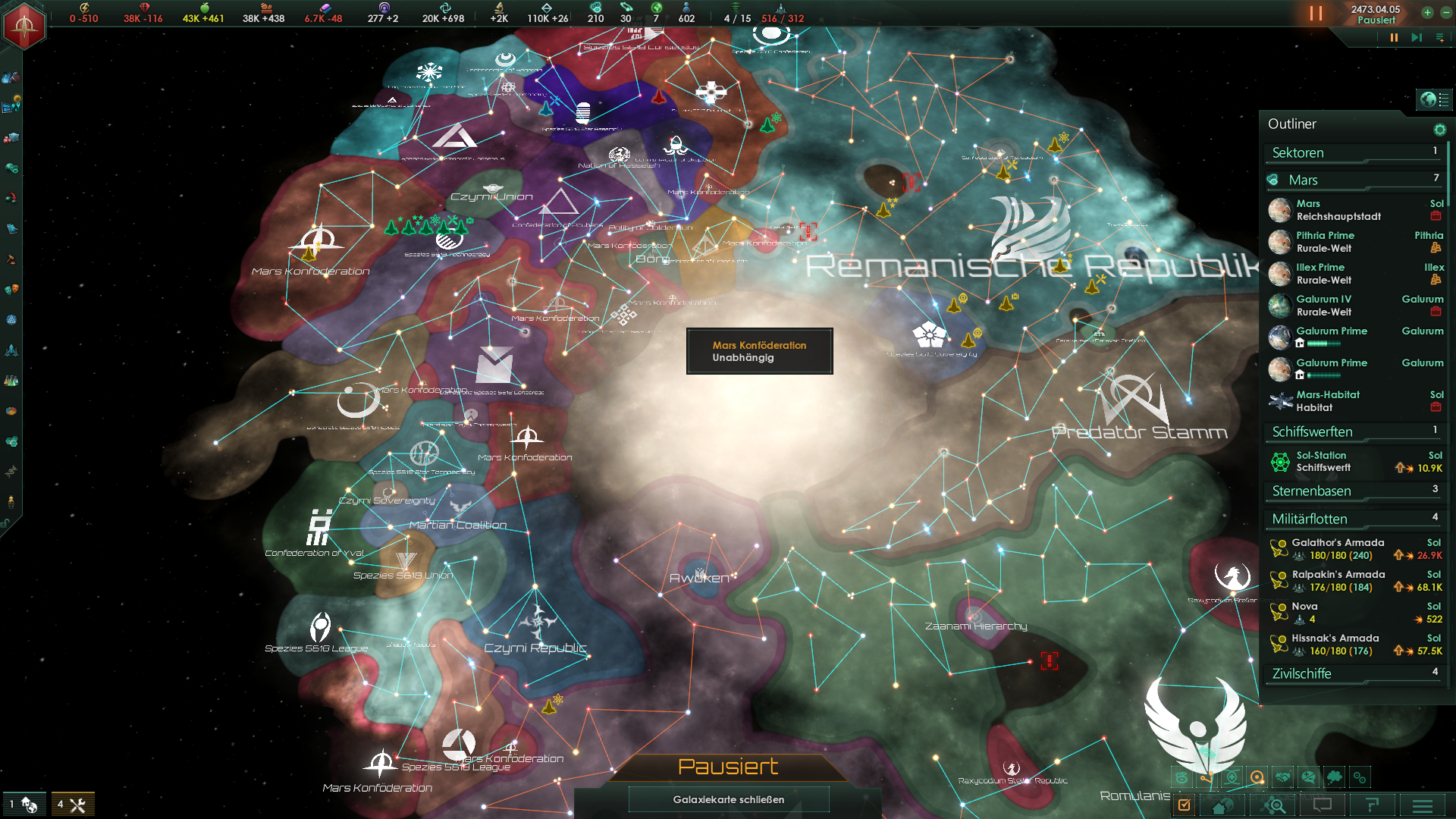Close the galaxy map with Galaxiekarte schließen
Screen dimensions: 1456x819
click(728, 799)
